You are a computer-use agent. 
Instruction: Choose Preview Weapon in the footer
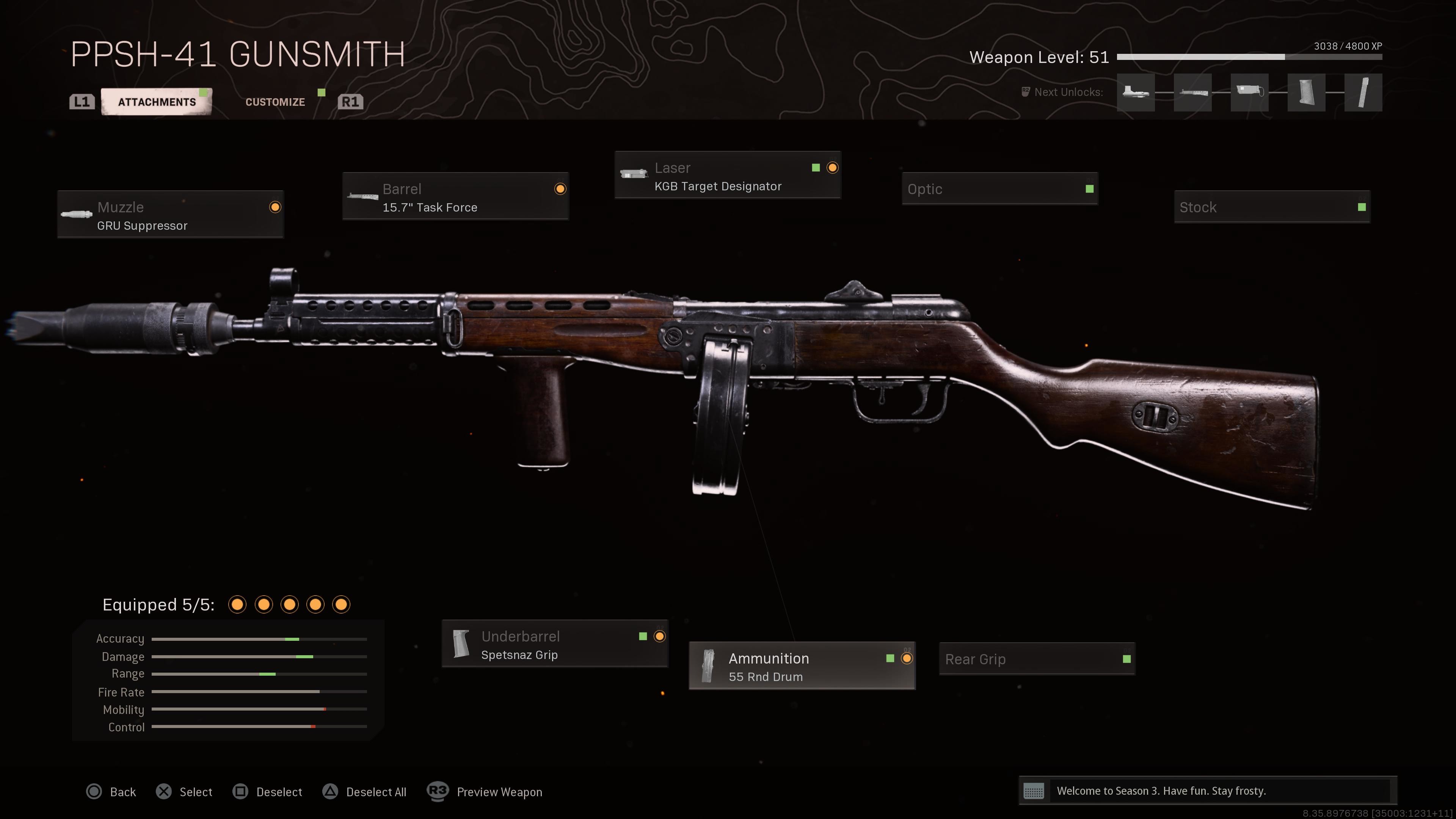[x=485, y=792]
